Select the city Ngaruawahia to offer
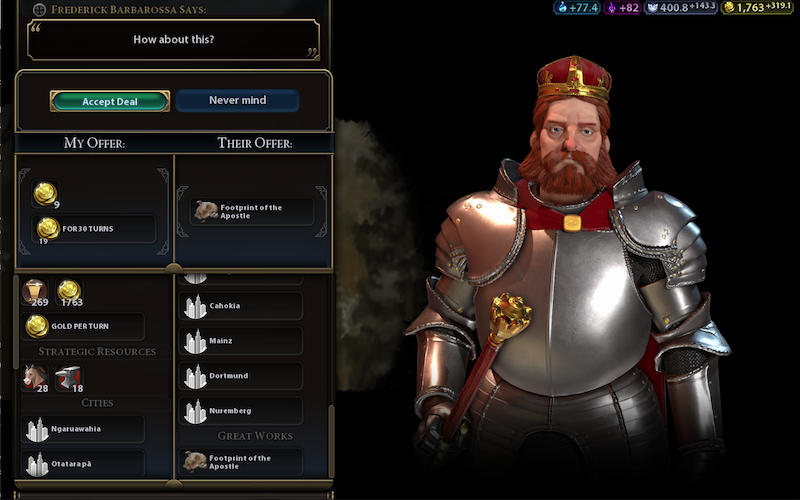800x500 pixels. pos(83,429)
